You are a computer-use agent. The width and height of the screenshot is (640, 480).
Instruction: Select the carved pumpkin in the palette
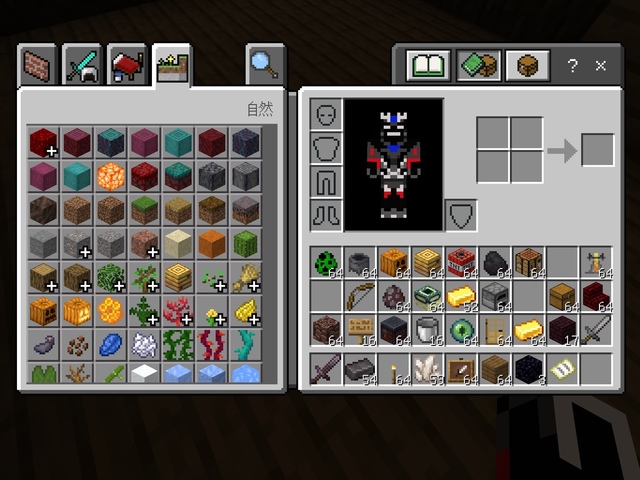point(42,310)
